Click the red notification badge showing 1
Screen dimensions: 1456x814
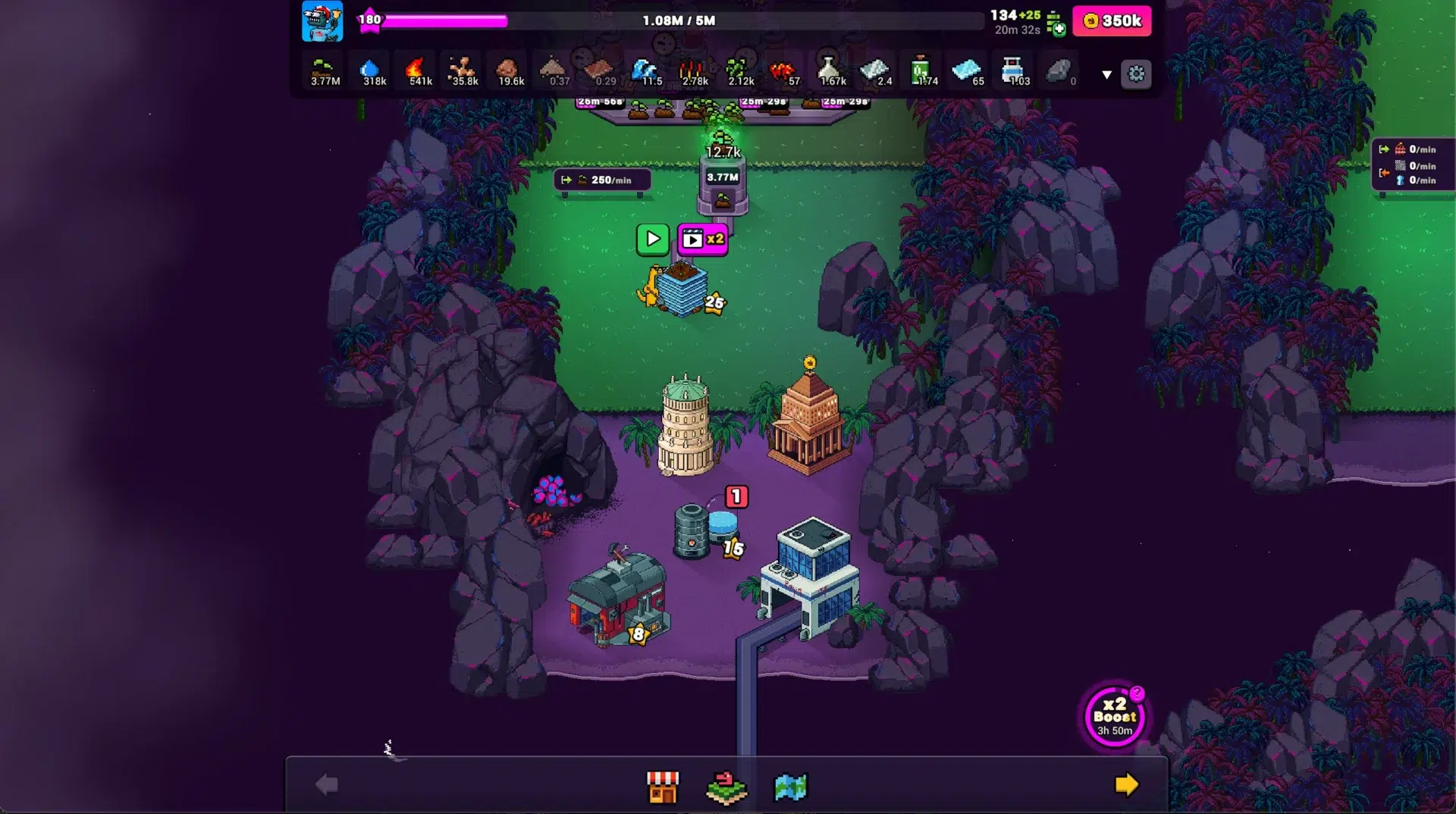pos(736,497)
